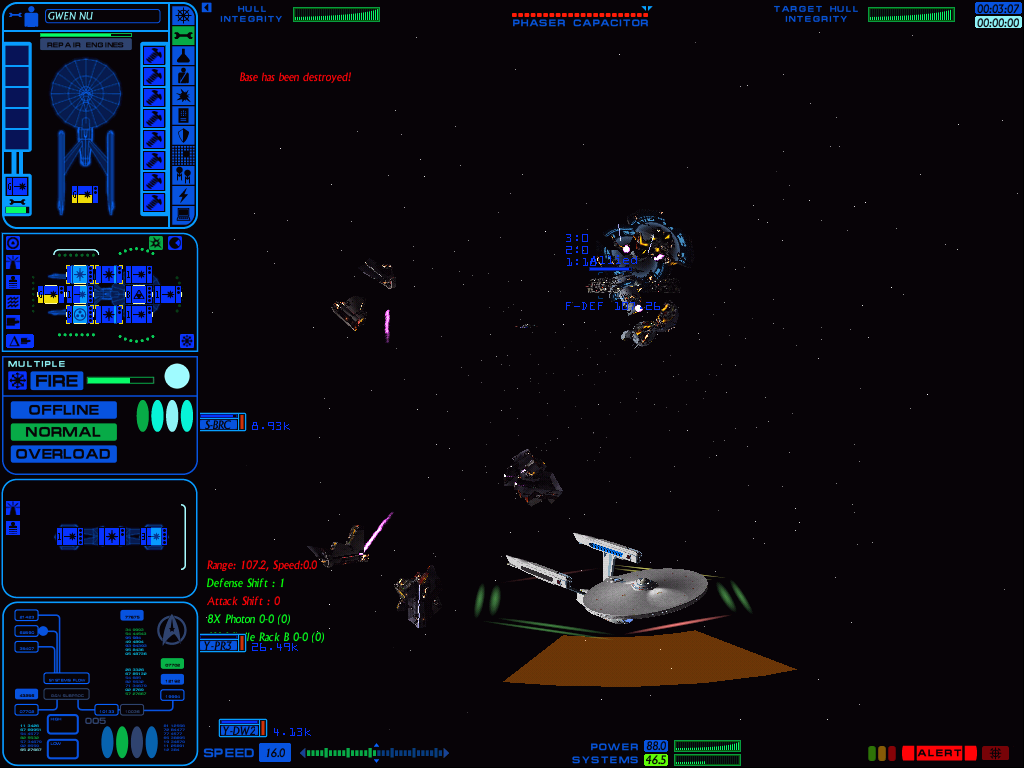Viewport: 1024px width, 768px height.
Task: Select the S-BRC target tag
Action: click(x=222, y=423)
